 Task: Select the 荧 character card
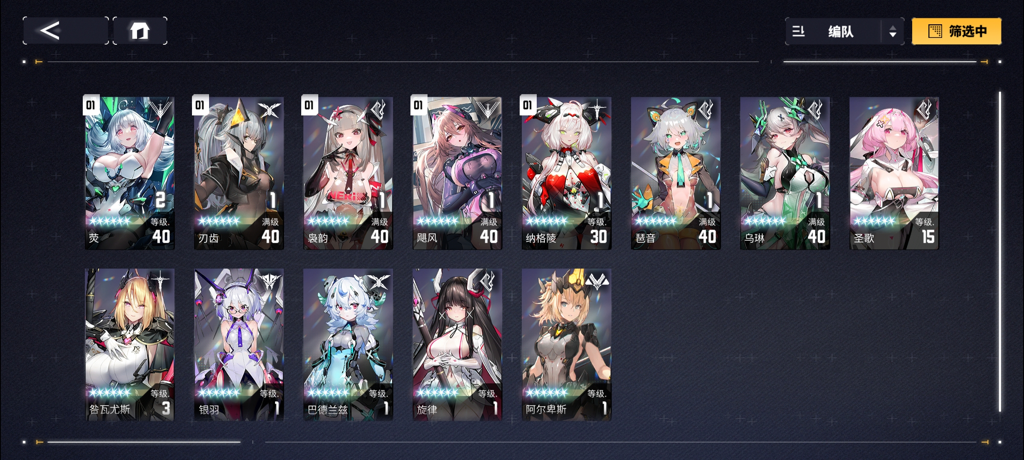(129, 172)
